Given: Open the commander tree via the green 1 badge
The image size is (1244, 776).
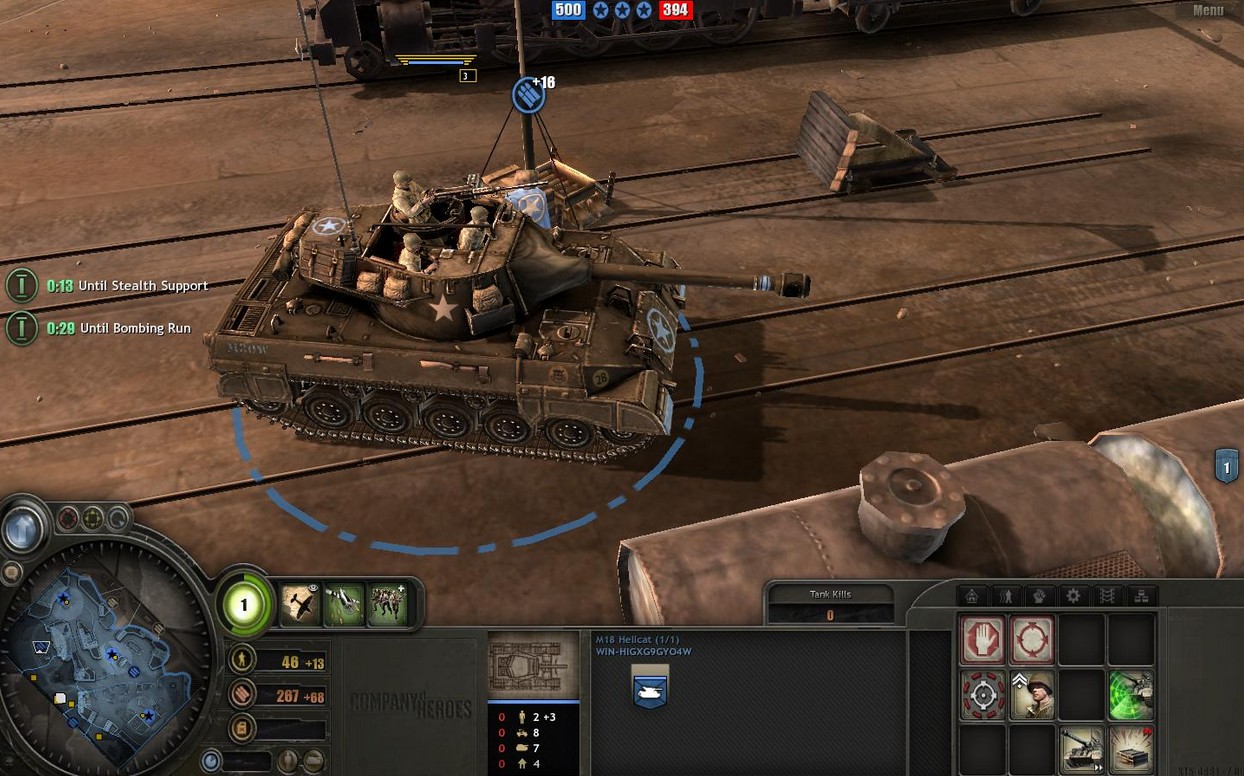Looking at the screenshot, I should tap(243, 604).
